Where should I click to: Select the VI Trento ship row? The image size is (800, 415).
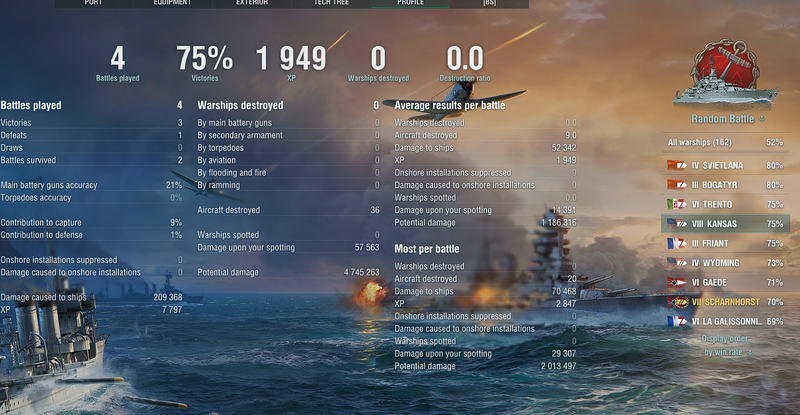pos(725,204)
